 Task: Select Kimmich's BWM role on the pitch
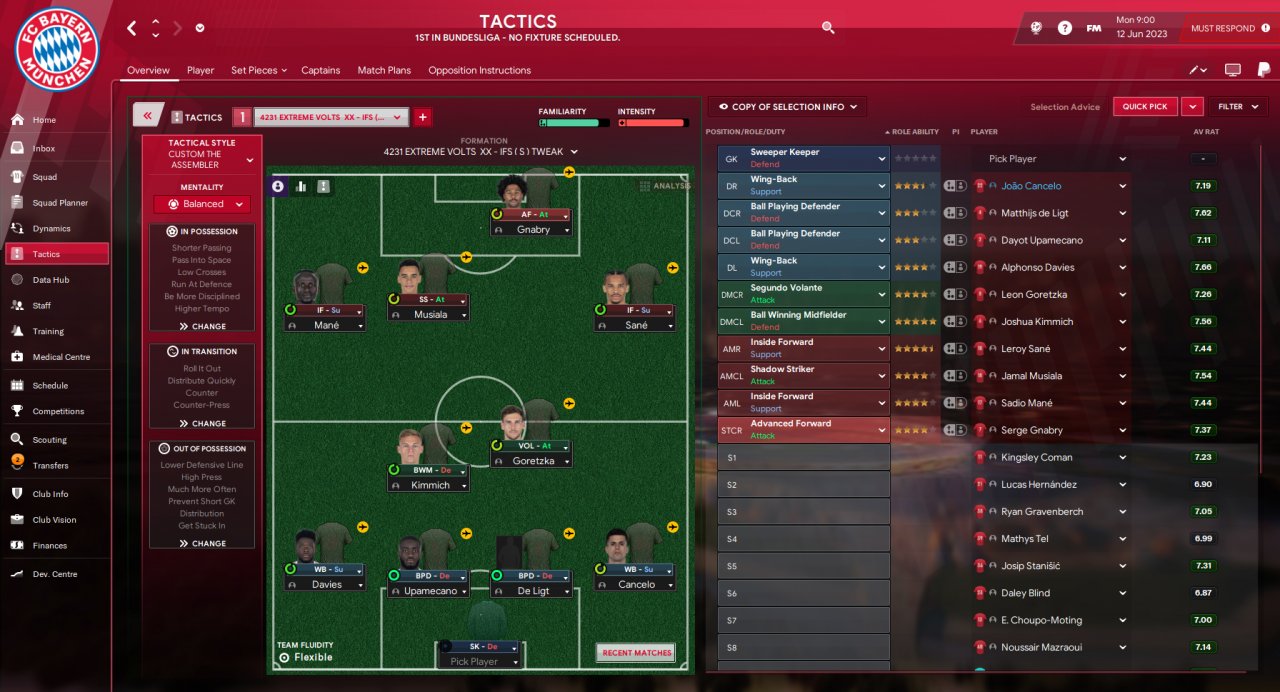click(x=425, y=470)
